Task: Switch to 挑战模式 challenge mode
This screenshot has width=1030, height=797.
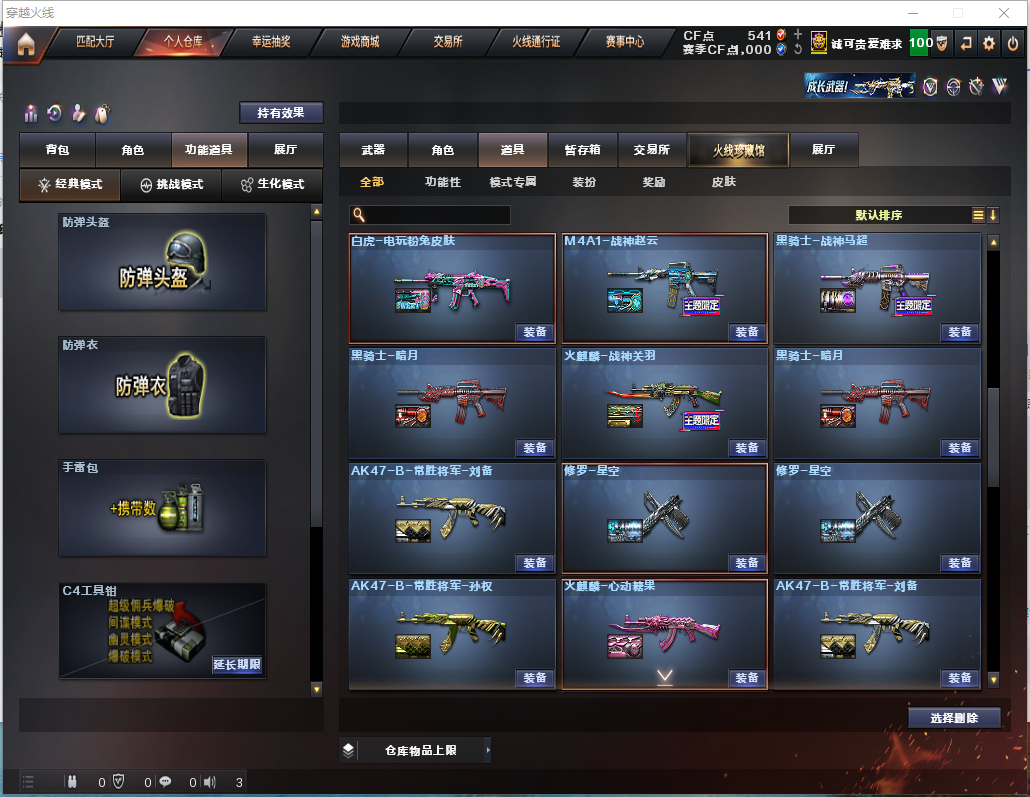Action: tap(171, 185)
